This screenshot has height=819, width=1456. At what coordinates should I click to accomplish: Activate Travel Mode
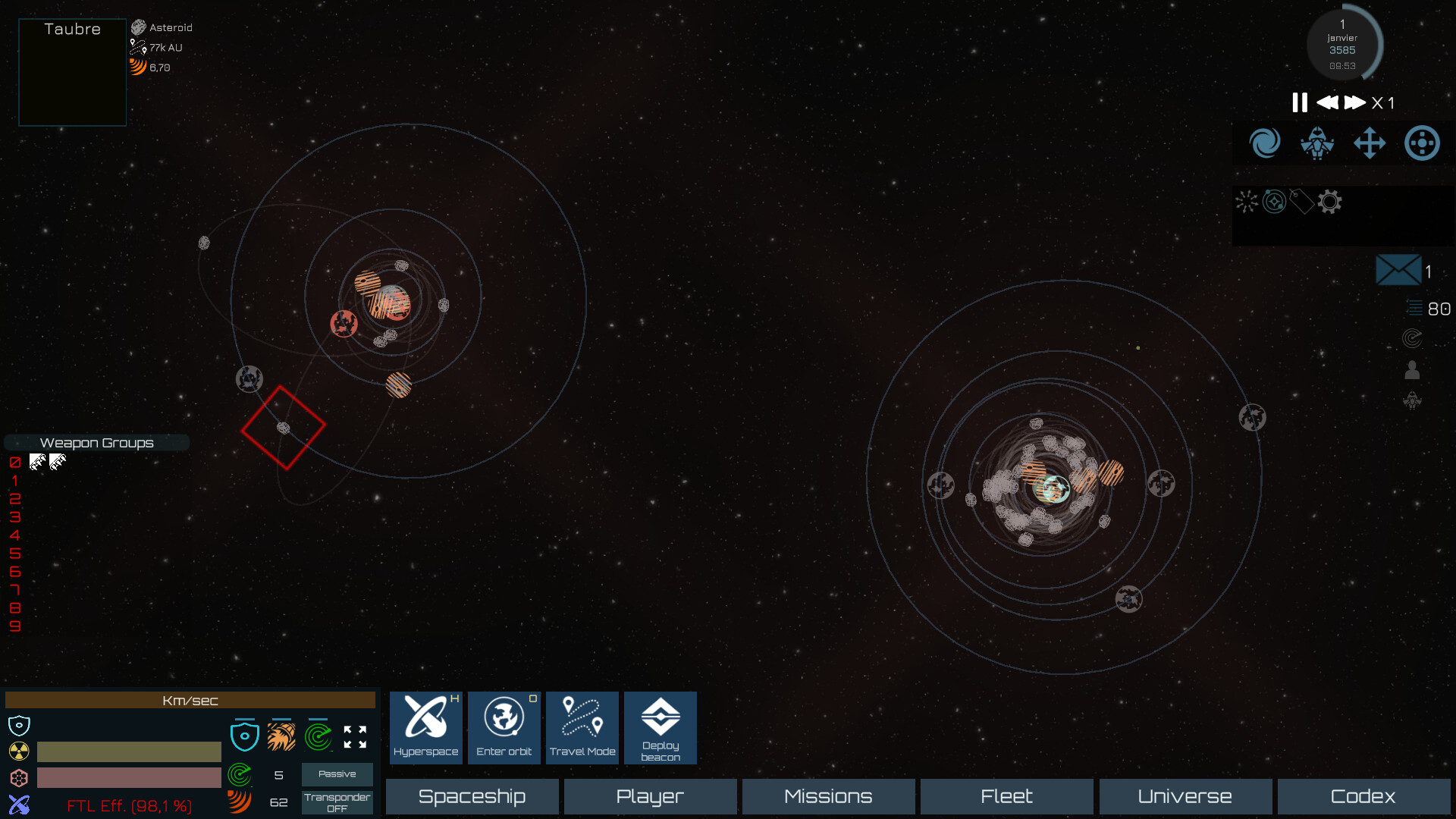pyautogui.click(x=582, y=727)
